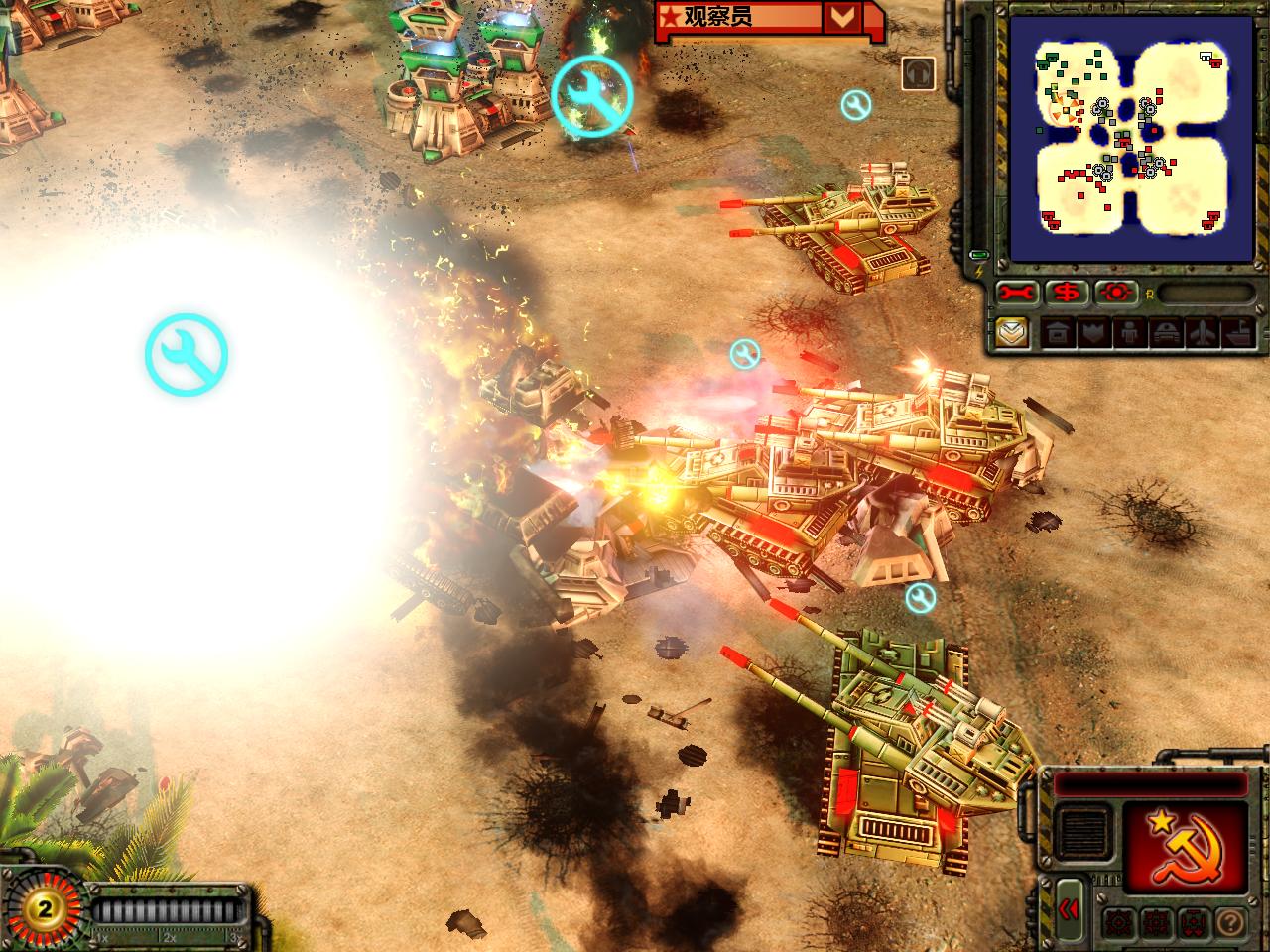Viewport: 1270px width, 952px height.
Task: Click the Soviet hammer and sickle portrait
Action: point(1184,846)
